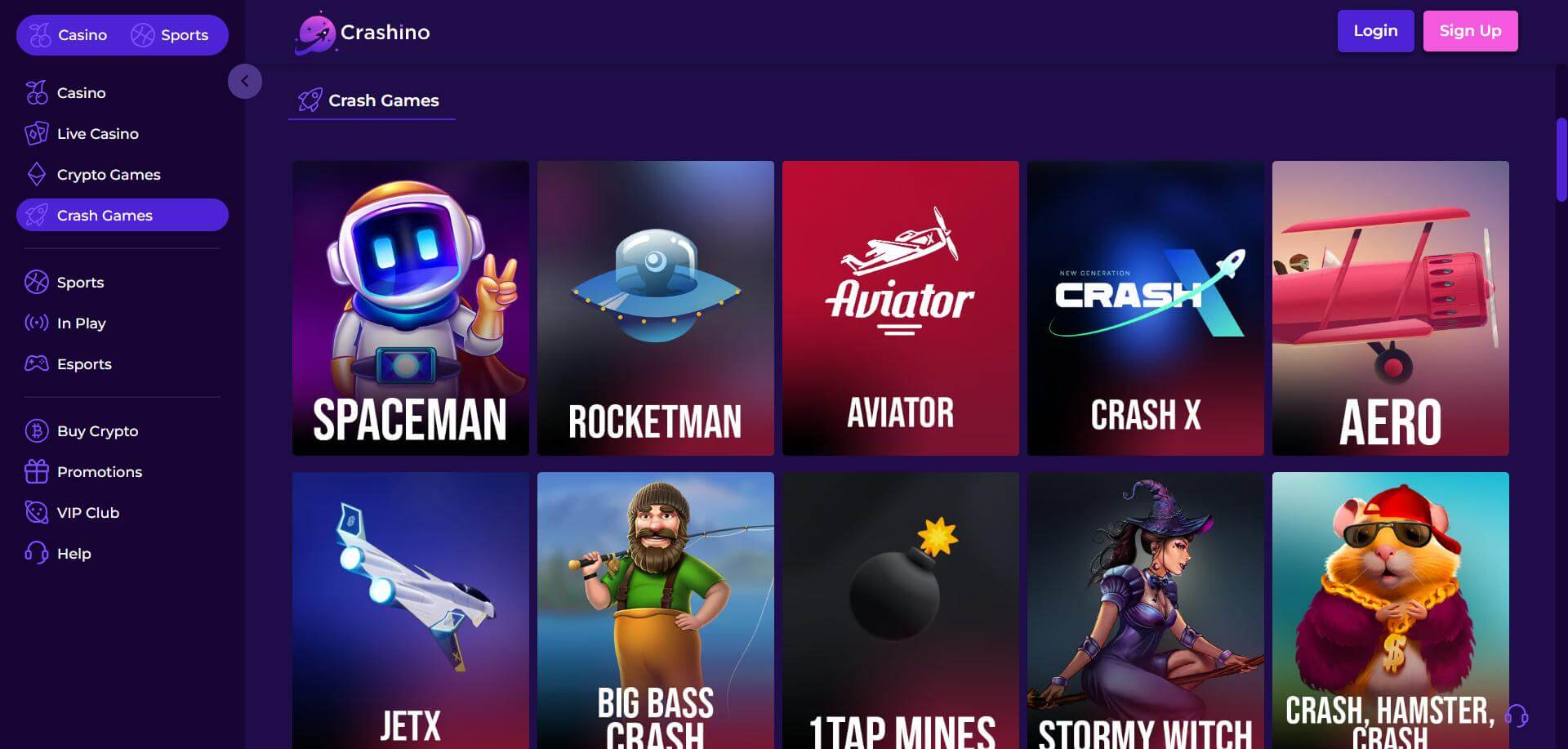Image resolution: width=1568 pixels, height=749 pixels.
Task: Click the Help headphones icon
Action: pyautogui.click(x=36, y=553)
